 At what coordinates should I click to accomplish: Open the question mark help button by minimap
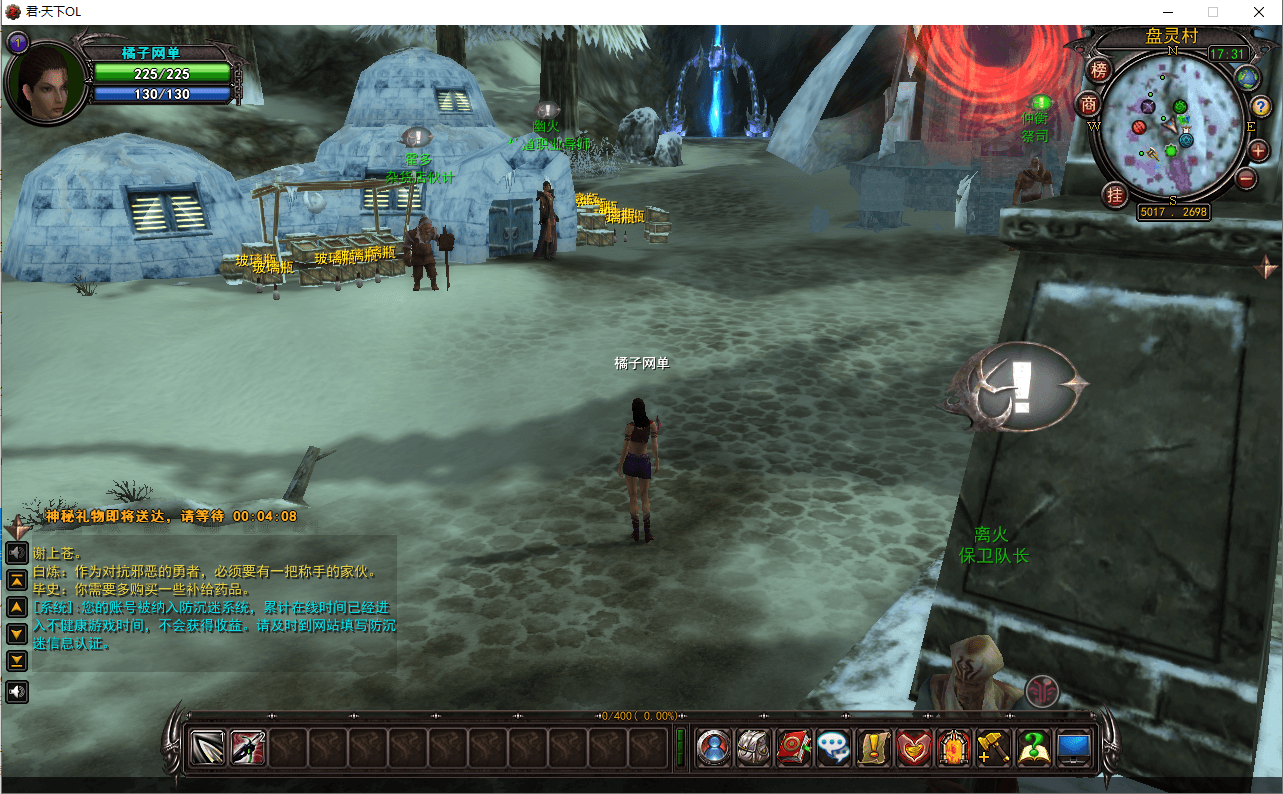(x=1261, y=107)
